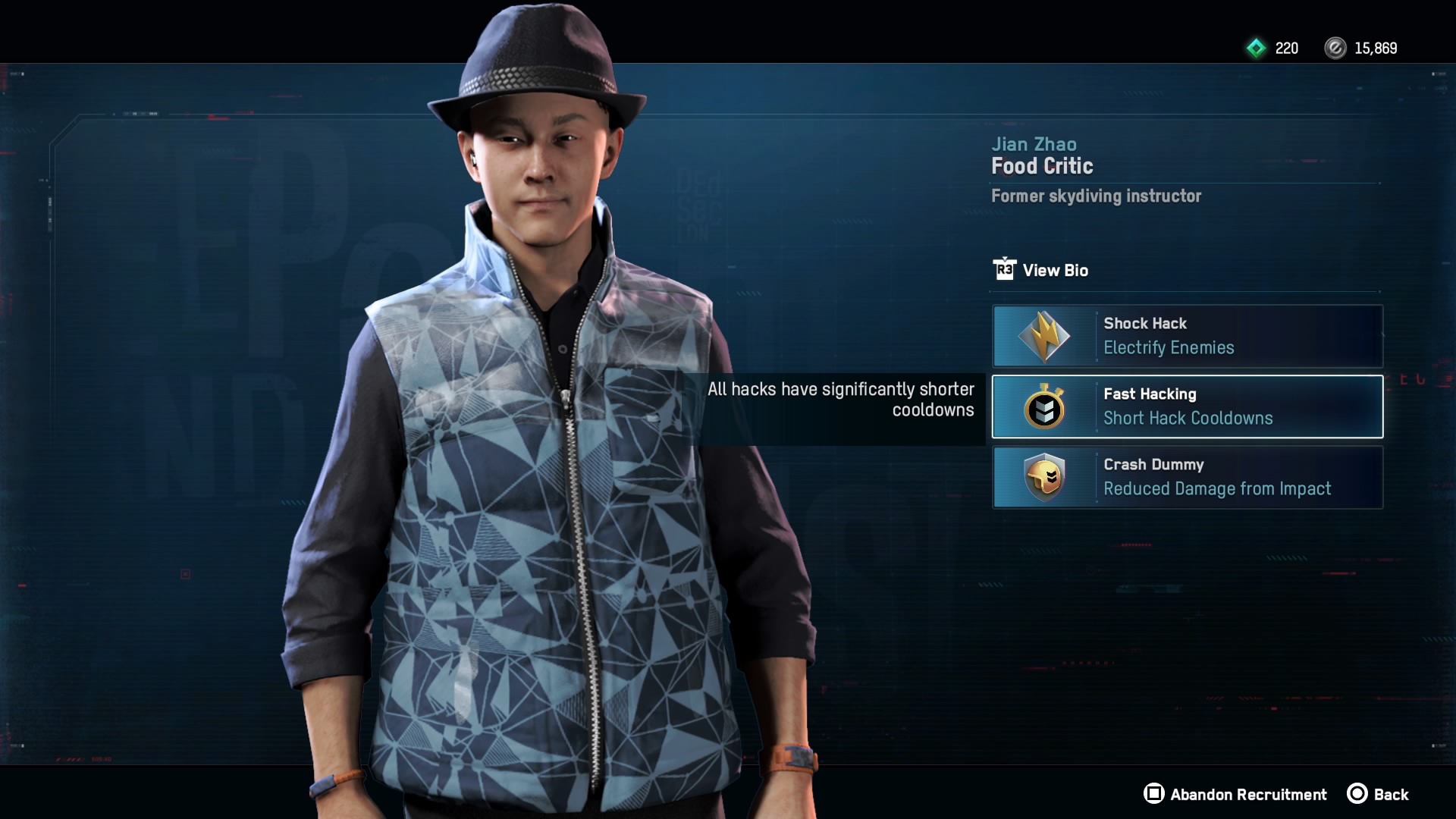Select the Crash Dummy helmet shield icon

pos(1045,477)
